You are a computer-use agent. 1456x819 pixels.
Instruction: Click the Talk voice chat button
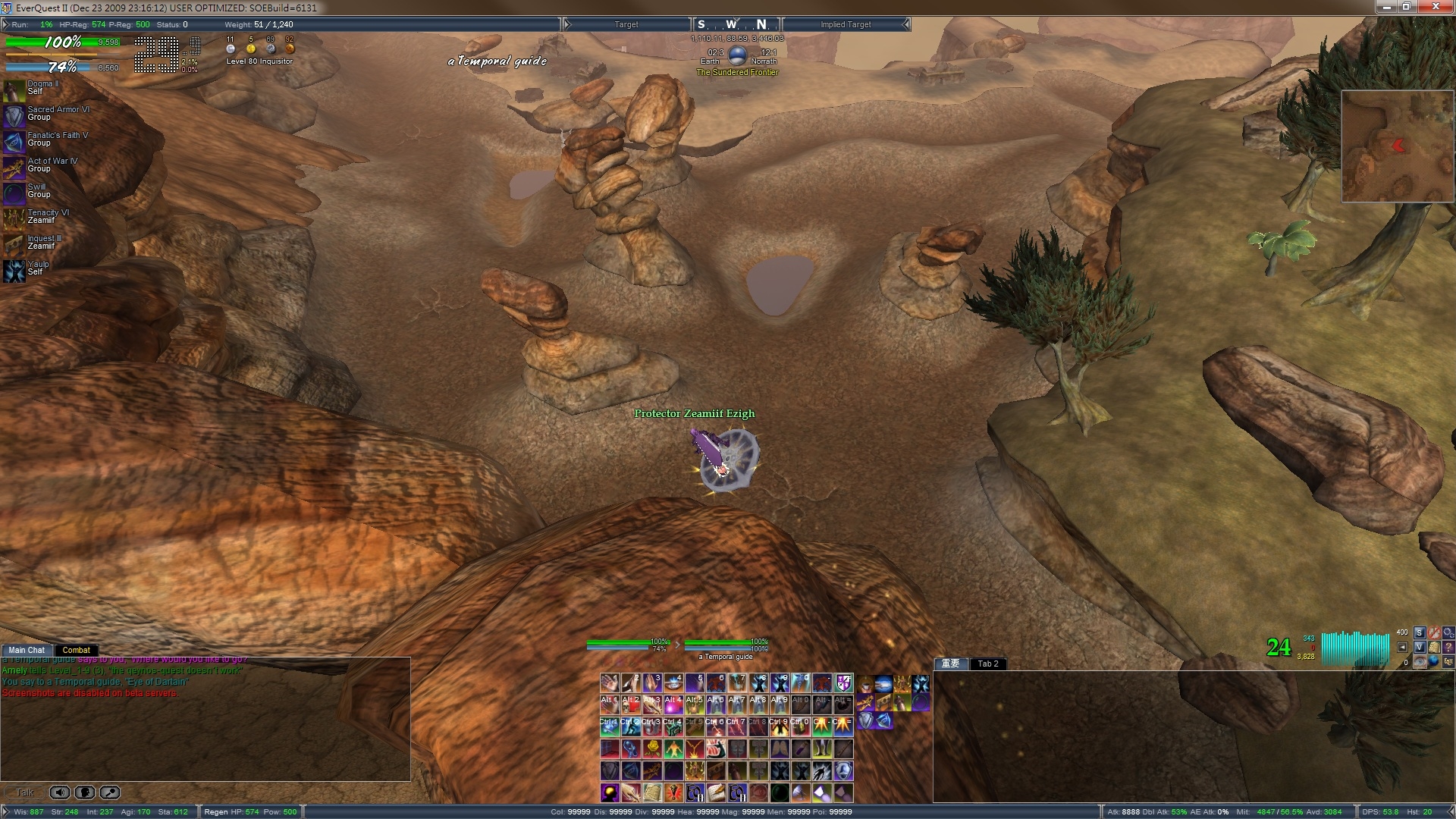(x=25, y=792)
